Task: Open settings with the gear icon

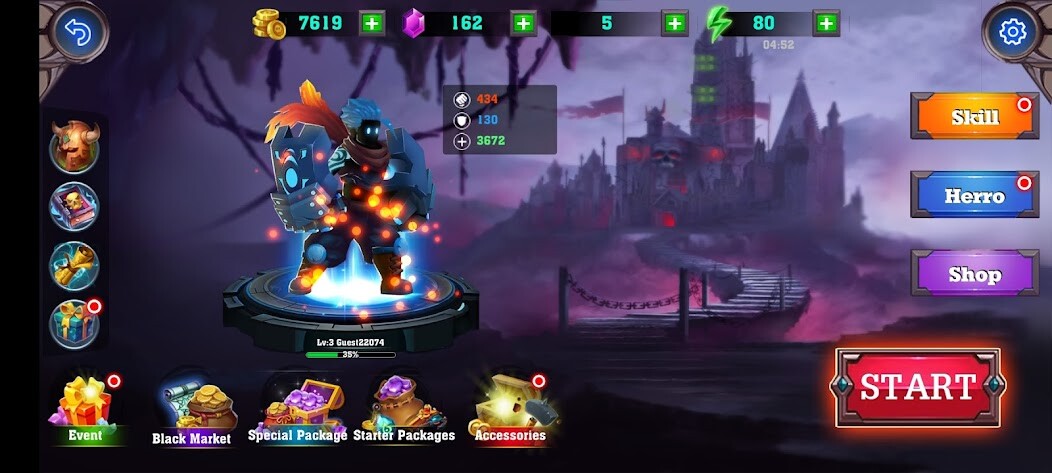Action: point(1013,33)
